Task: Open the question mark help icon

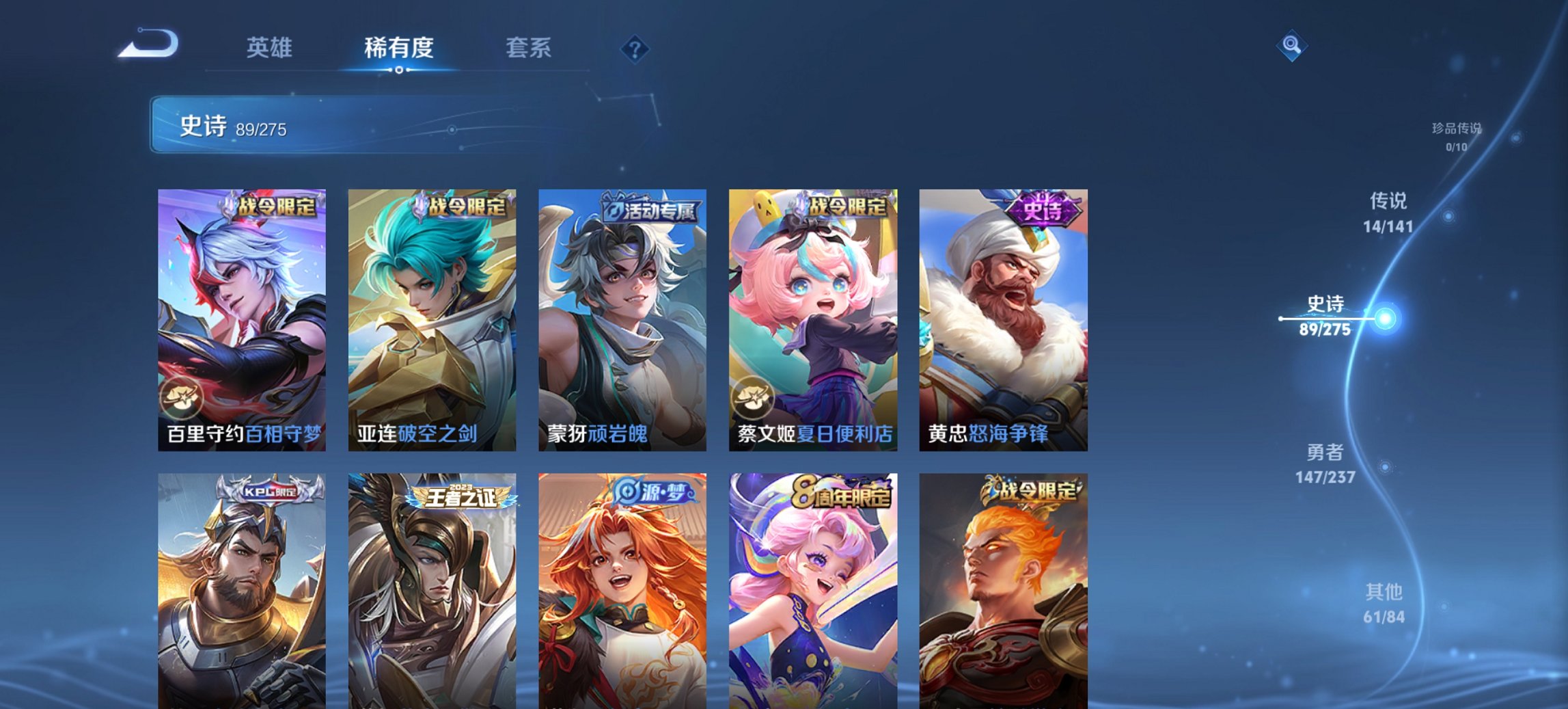Action: [x=635, y=48]
